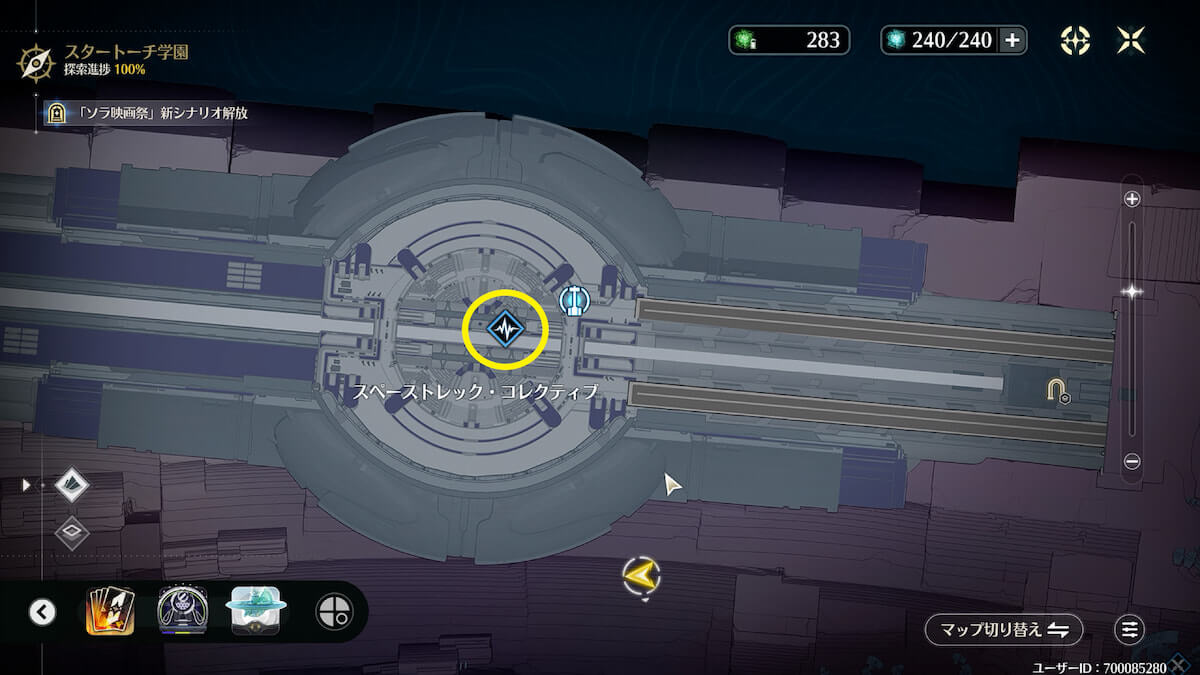This screenshot has width=1200, height=675.
Task: Select the golden arch marker on the map
Action: (1056, 390)
